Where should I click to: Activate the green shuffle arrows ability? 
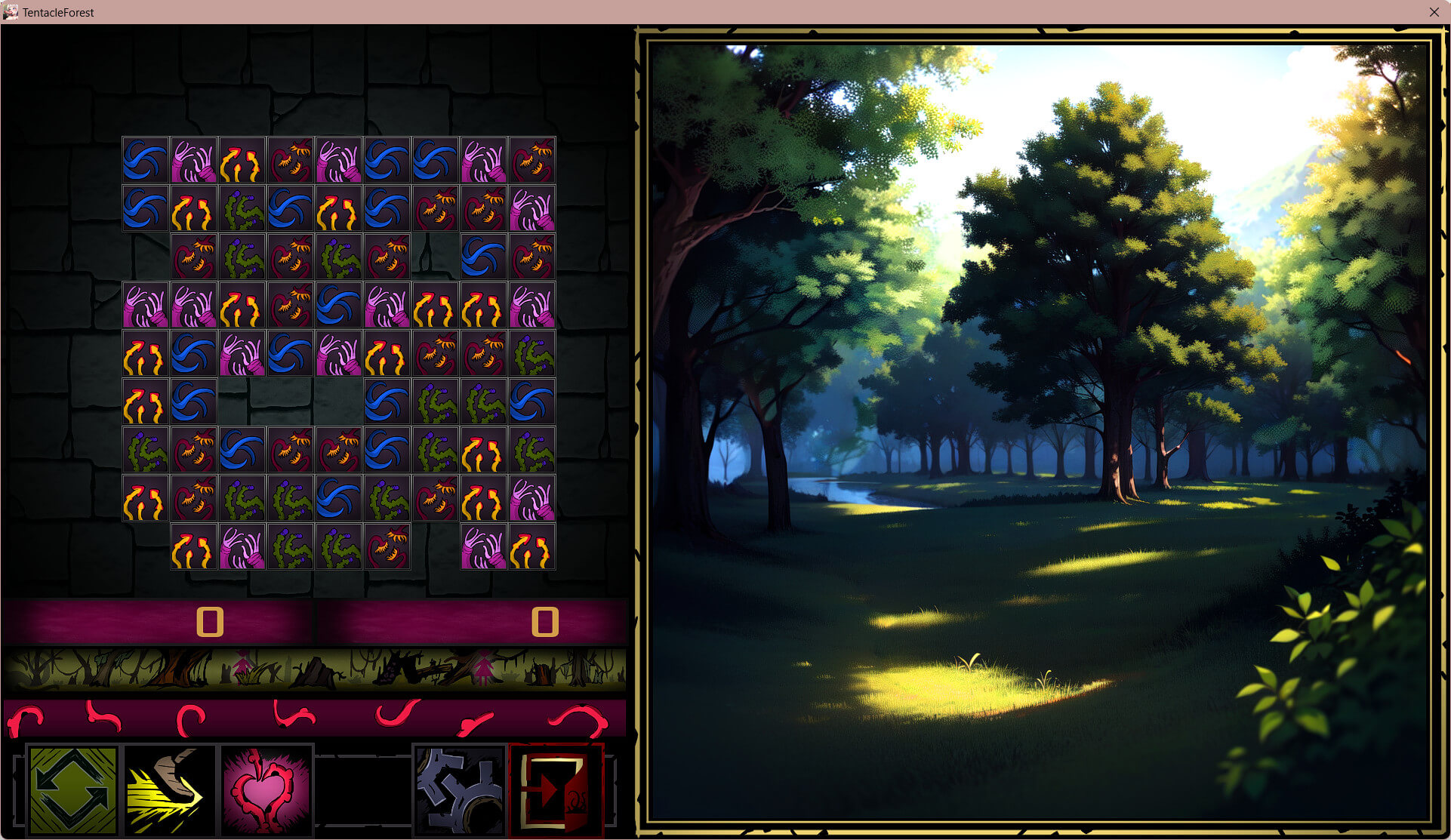click(73, 790)
